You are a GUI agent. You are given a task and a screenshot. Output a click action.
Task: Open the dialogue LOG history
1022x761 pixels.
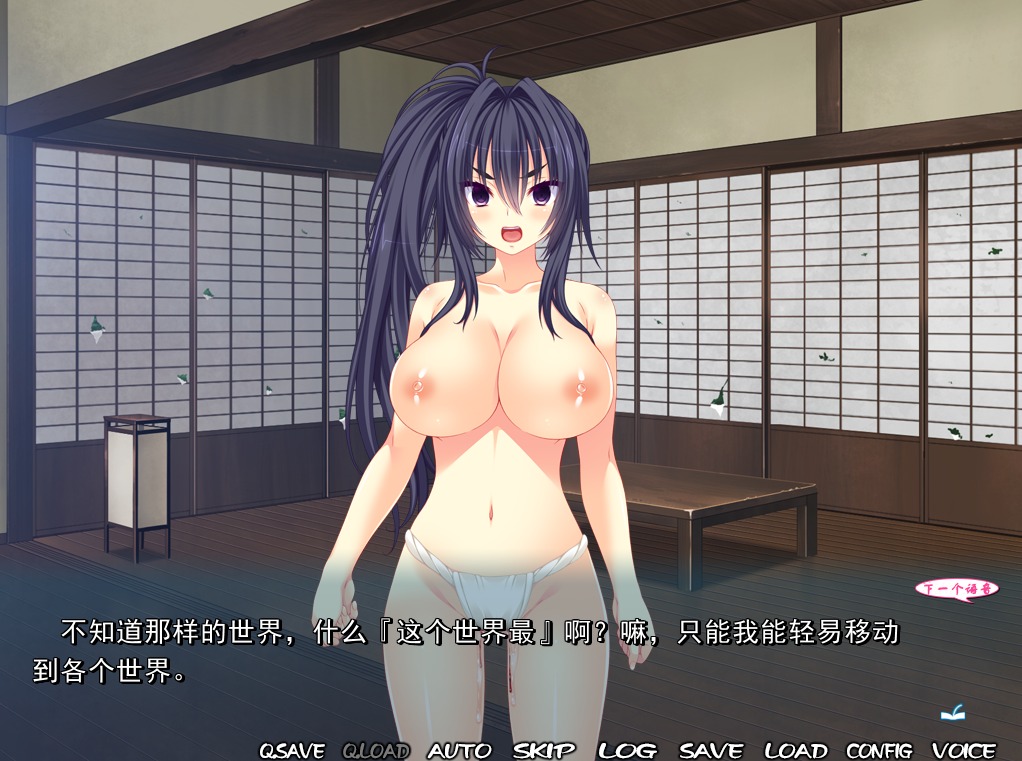628,750
